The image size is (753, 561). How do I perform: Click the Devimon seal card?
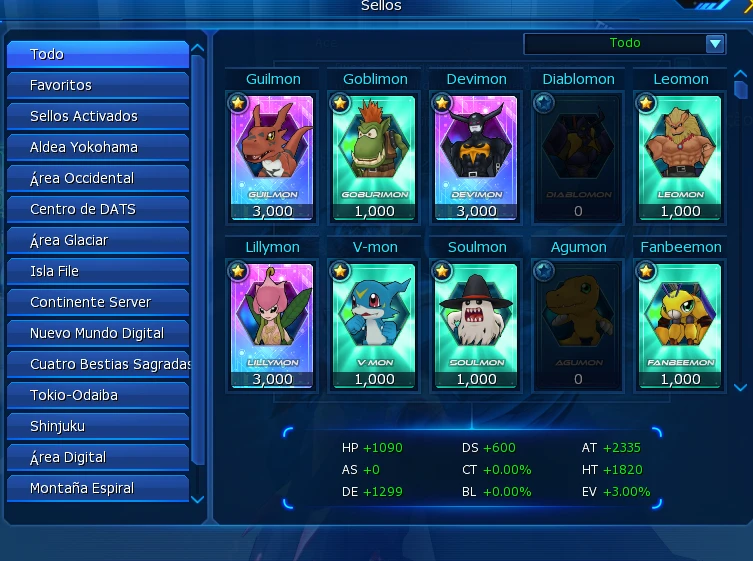[x=476, y=156]
